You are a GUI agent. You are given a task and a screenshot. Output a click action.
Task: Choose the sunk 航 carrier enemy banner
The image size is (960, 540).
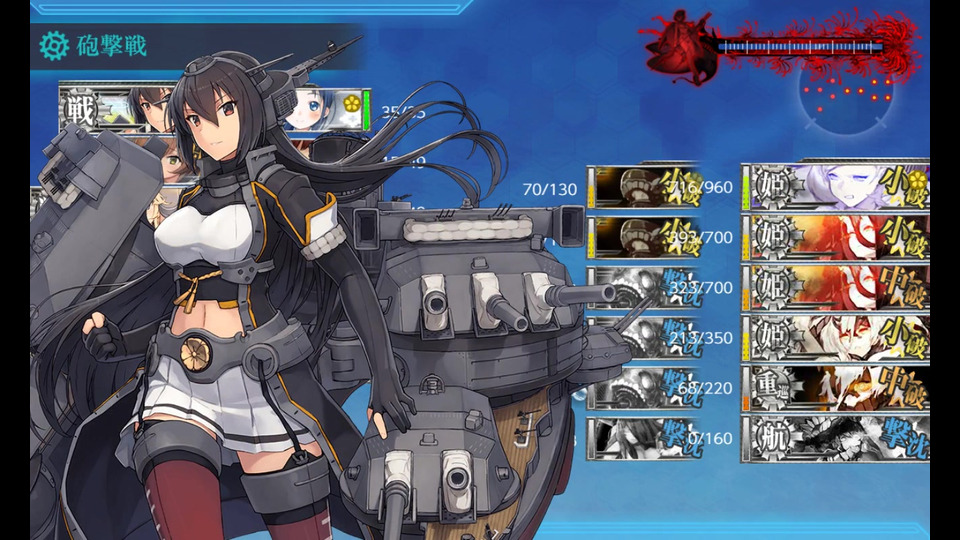(x=835, y=440)
